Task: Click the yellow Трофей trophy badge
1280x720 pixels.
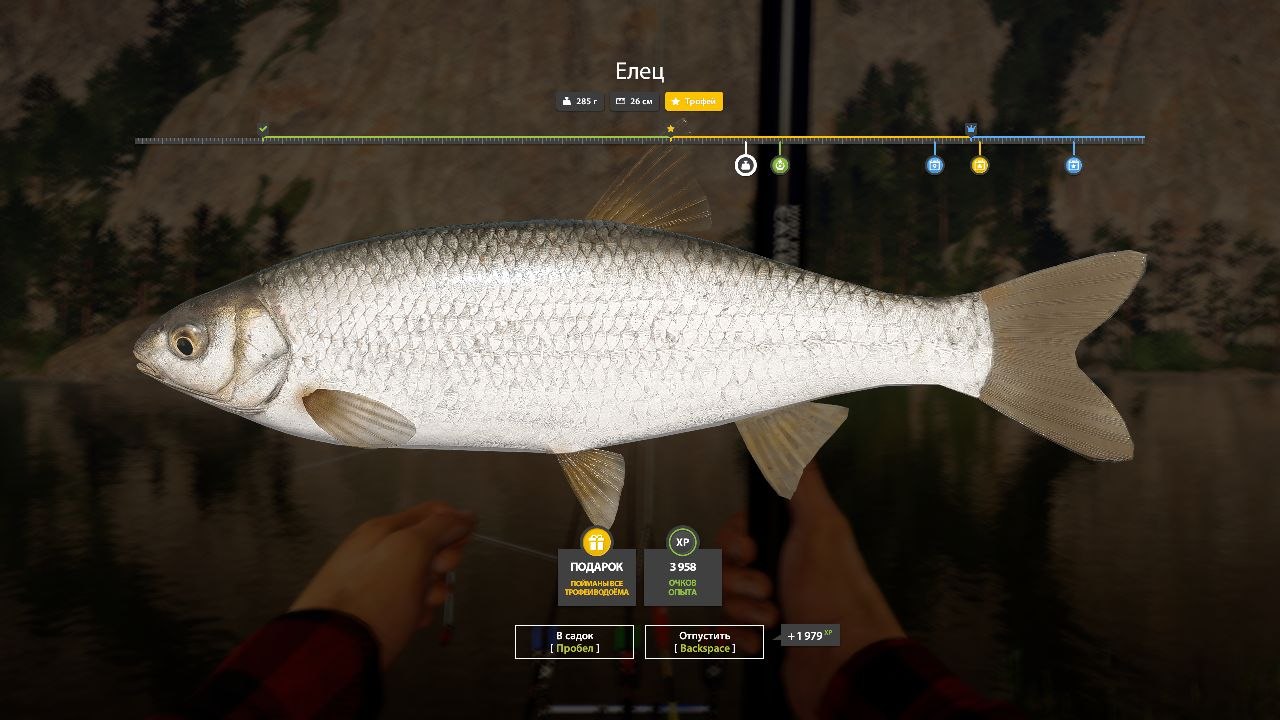Action: click(693, 101)
